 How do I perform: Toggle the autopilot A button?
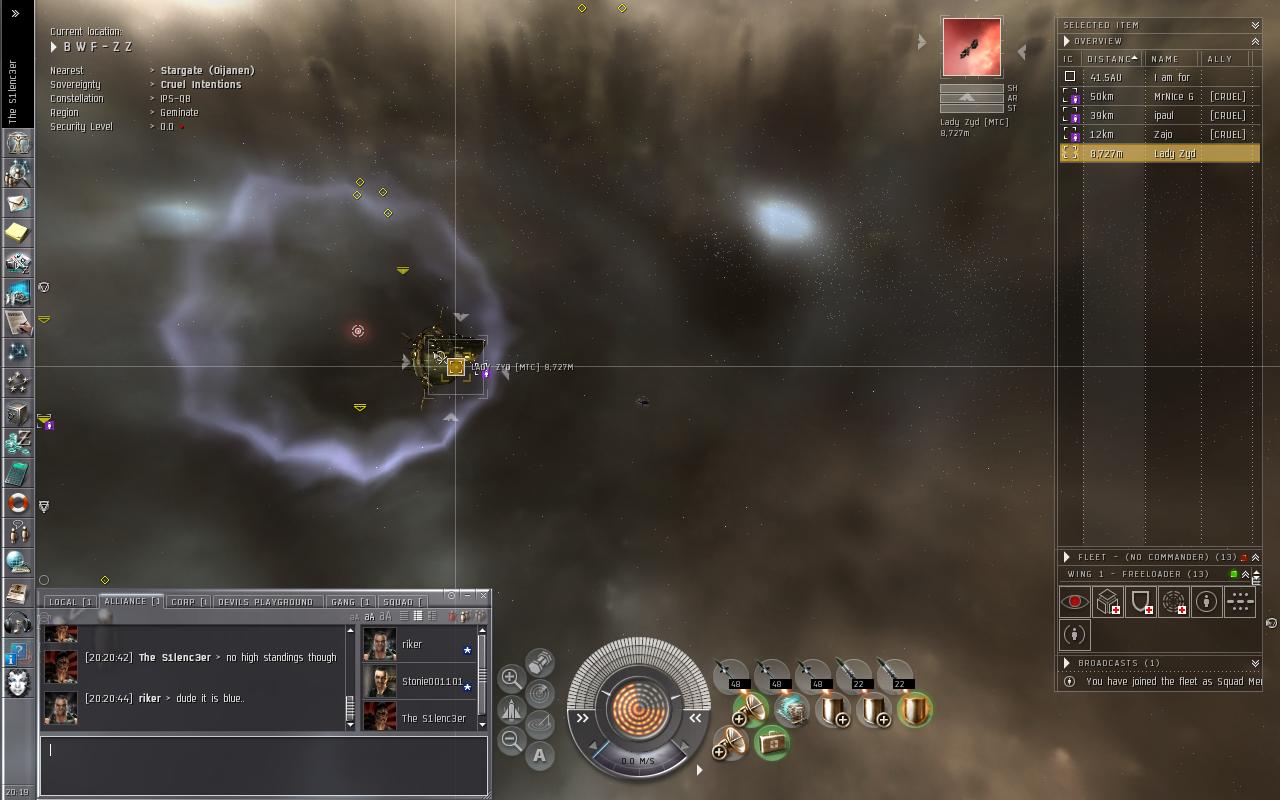tap(540, 756)
